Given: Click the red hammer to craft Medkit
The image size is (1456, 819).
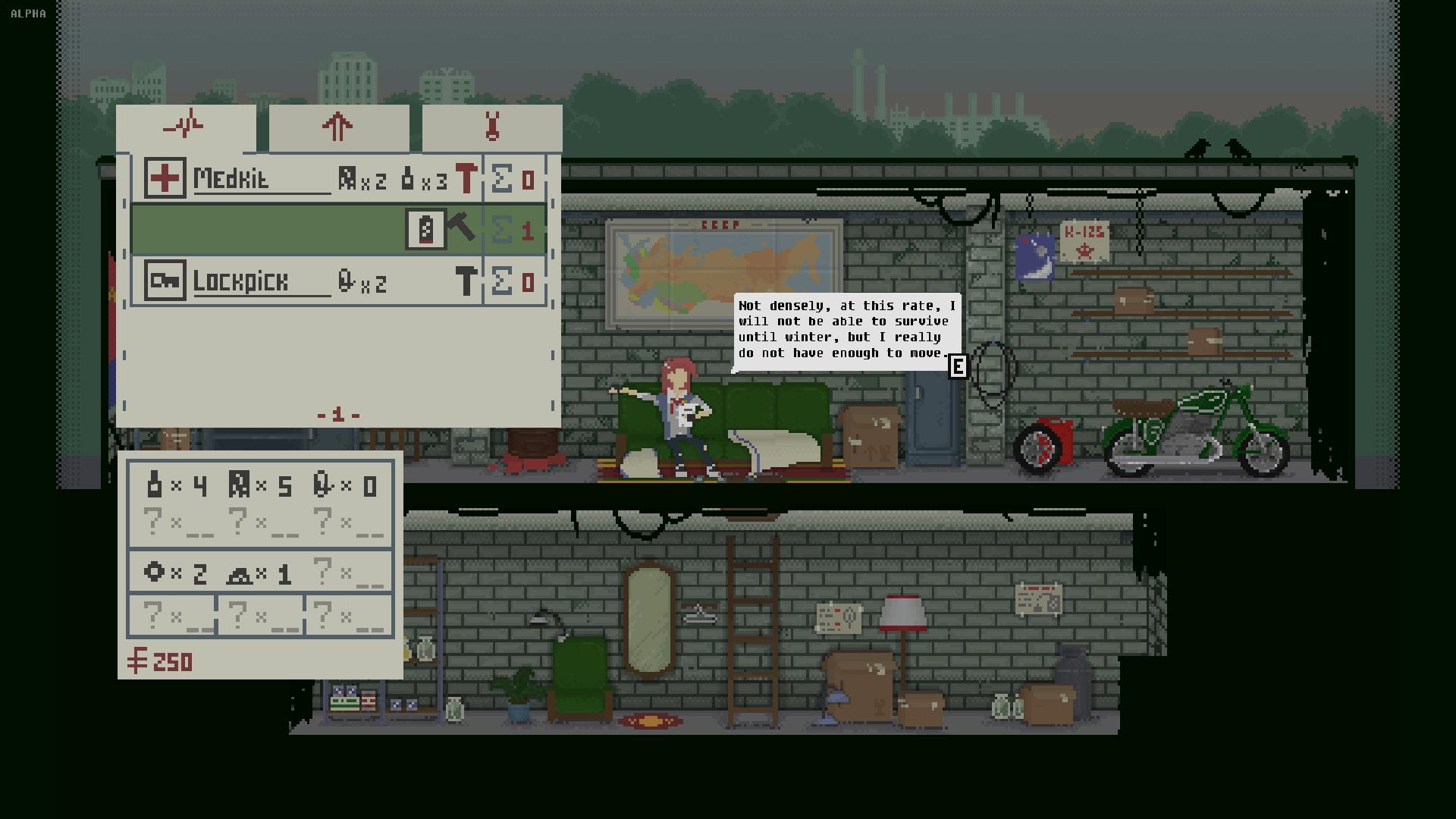Looking at the screenshot, I should pos(466,179).
